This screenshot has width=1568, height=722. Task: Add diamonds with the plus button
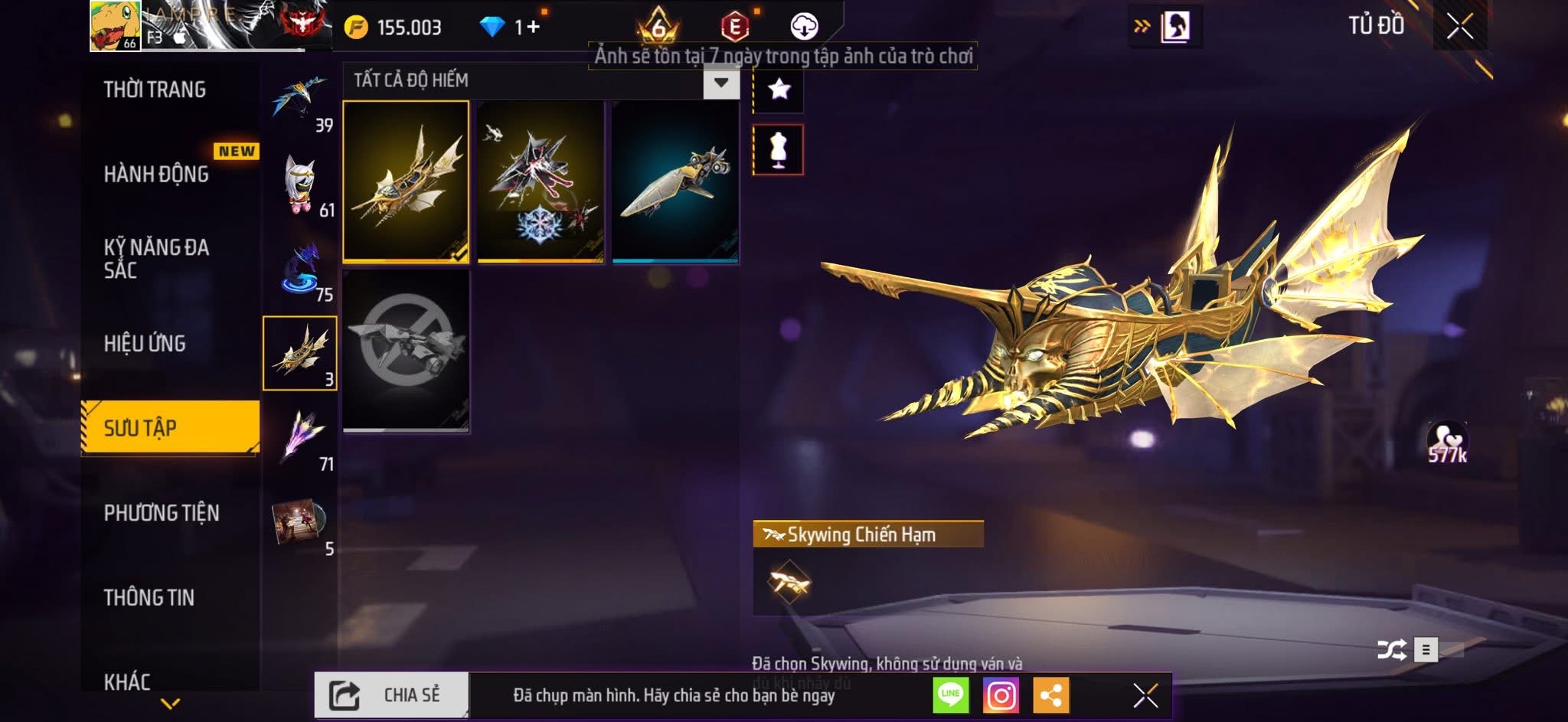533,27
